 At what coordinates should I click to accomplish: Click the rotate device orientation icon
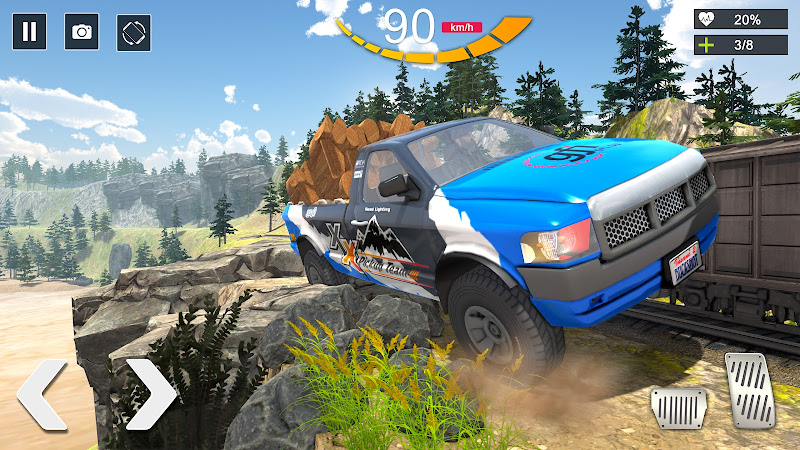point(134,31)
